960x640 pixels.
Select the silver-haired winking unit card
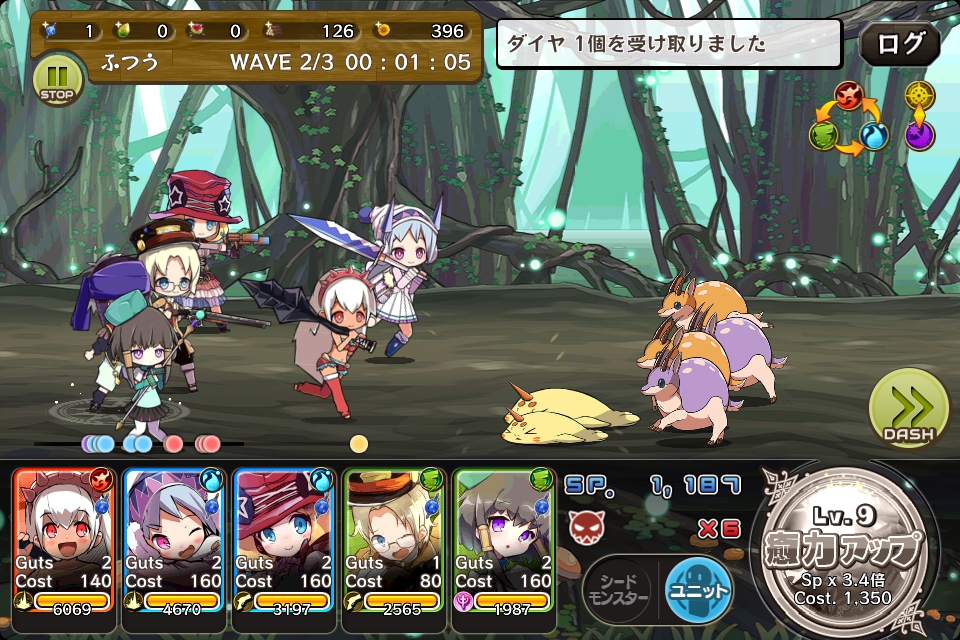point(174,539)
